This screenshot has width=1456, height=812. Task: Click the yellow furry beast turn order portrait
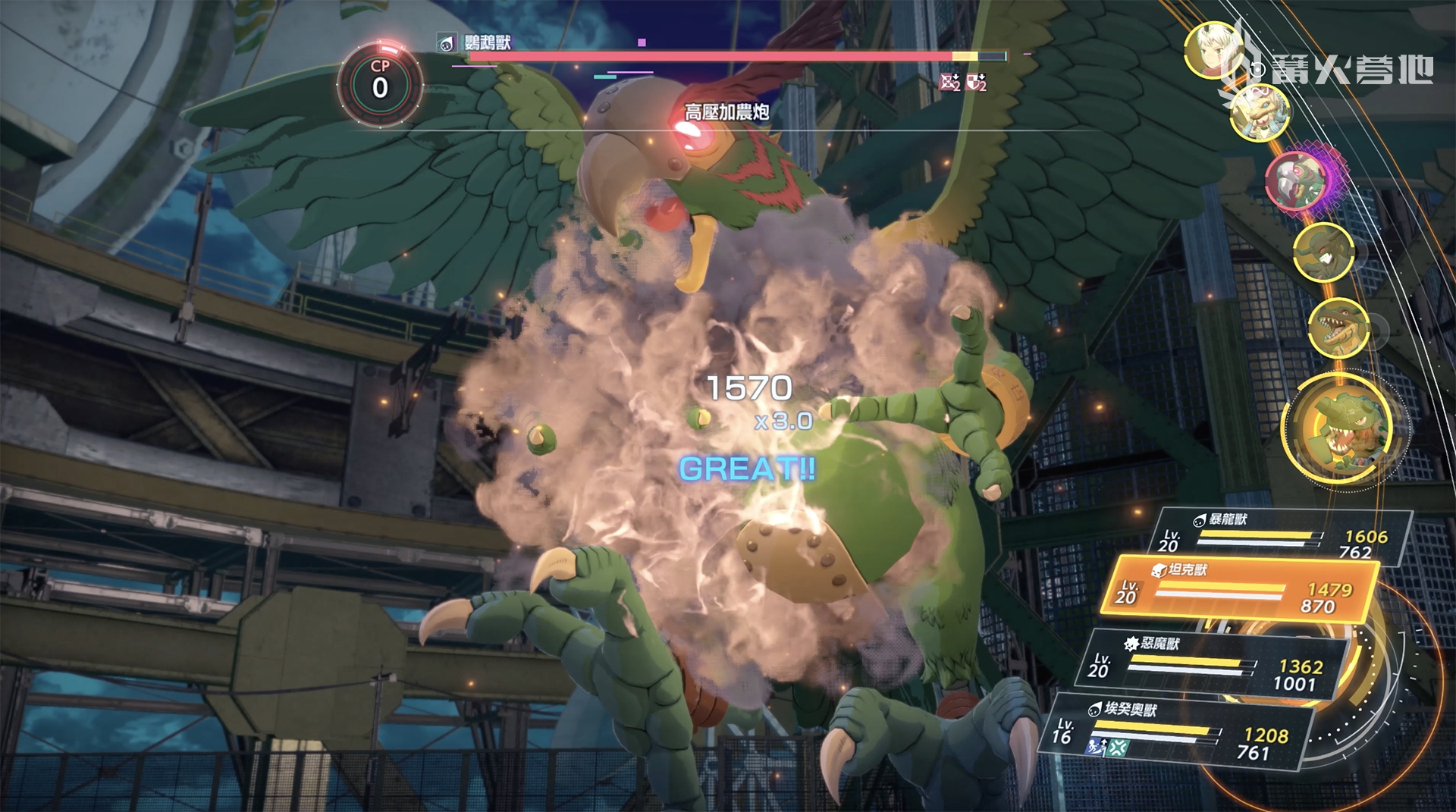click(1259, 112)
